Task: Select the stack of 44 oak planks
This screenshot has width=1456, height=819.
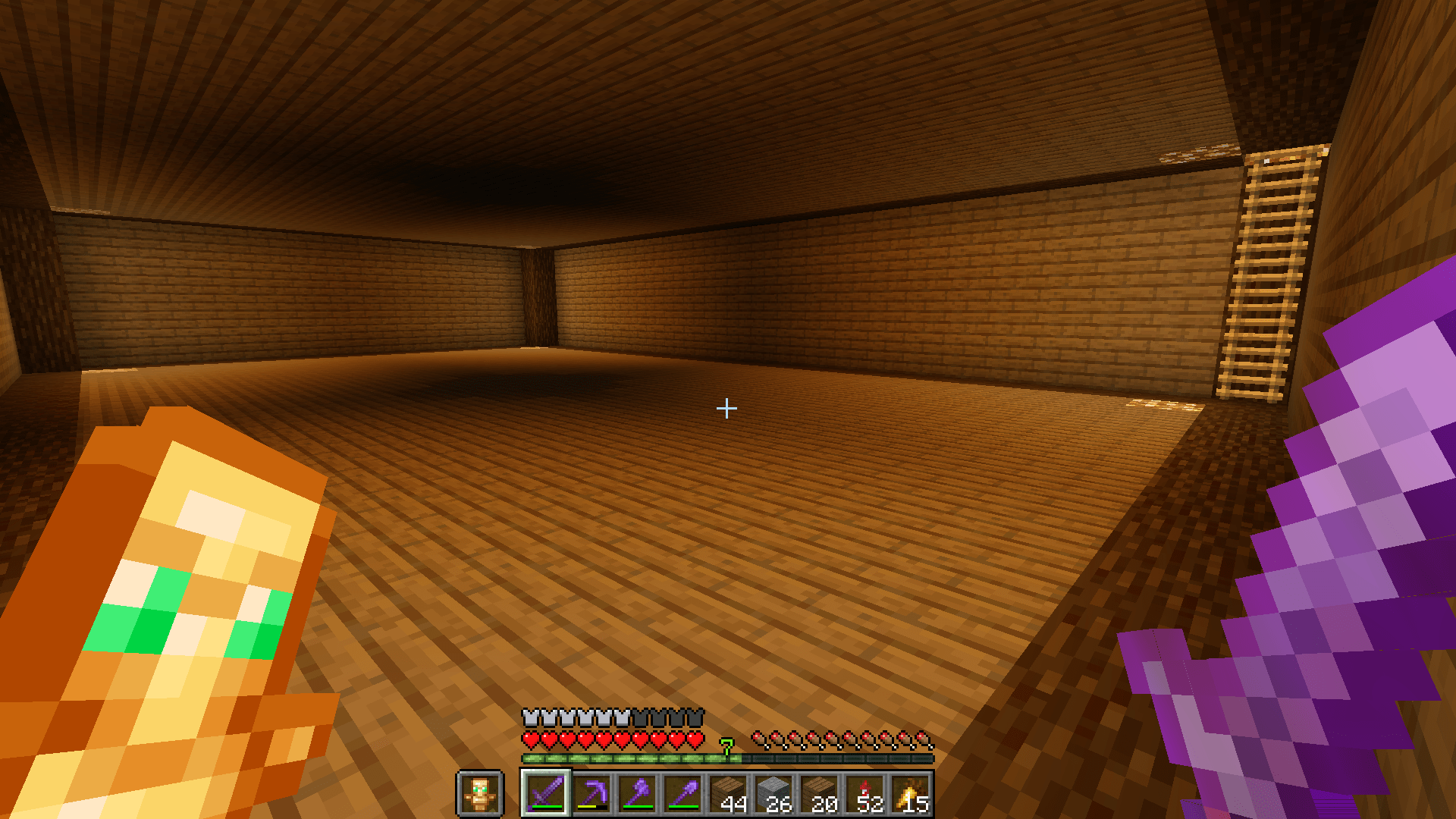Action: (730, 794)
